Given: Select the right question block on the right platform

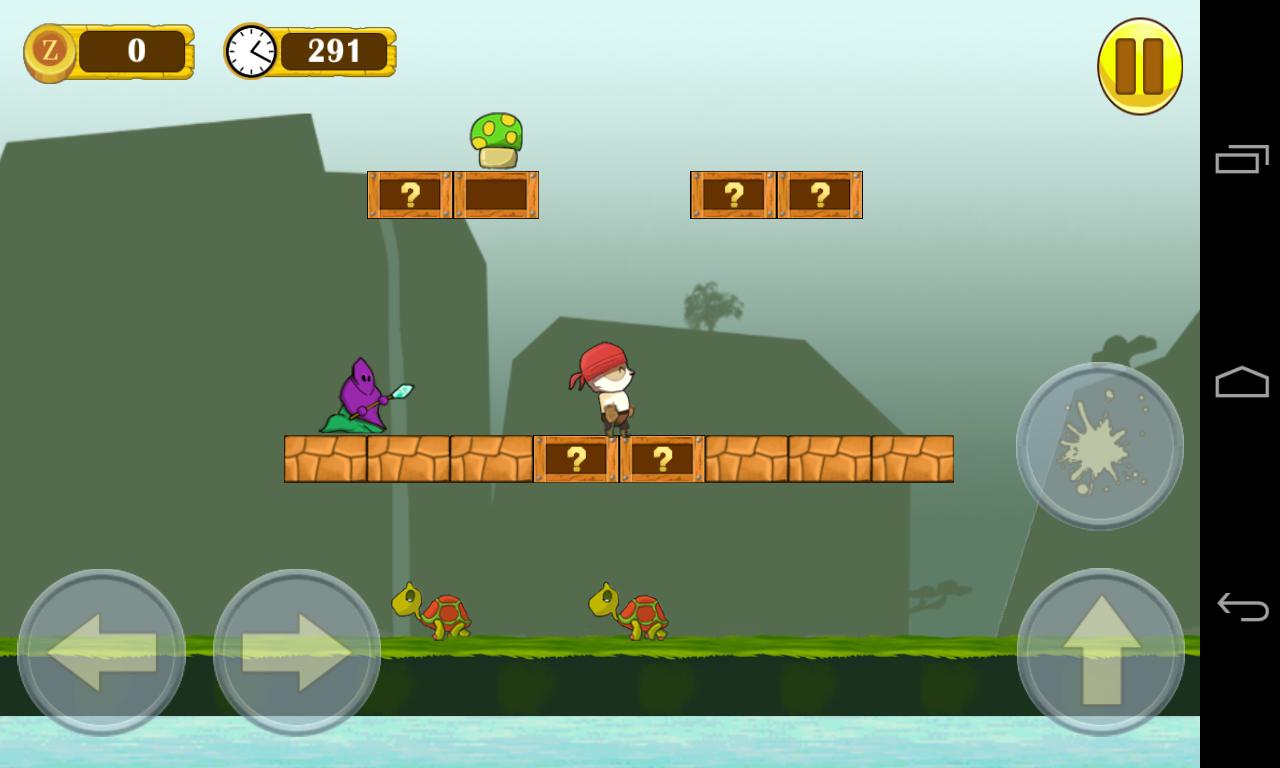Looking at the screenshot, I should click(x=819, y=194).
